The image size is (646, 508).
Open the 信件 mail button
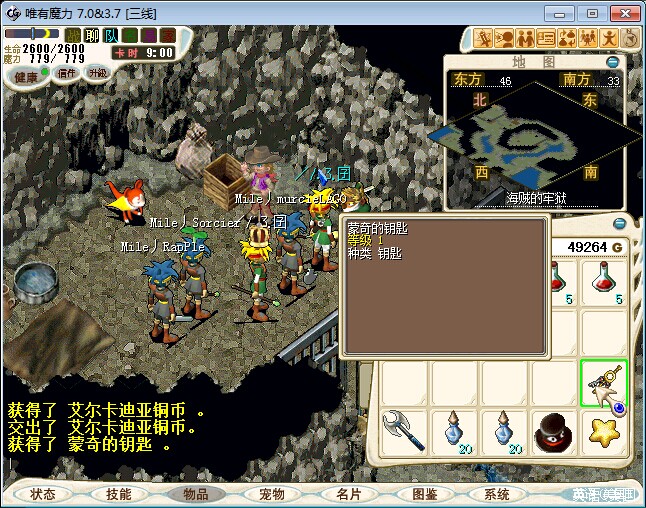point(67,73)
